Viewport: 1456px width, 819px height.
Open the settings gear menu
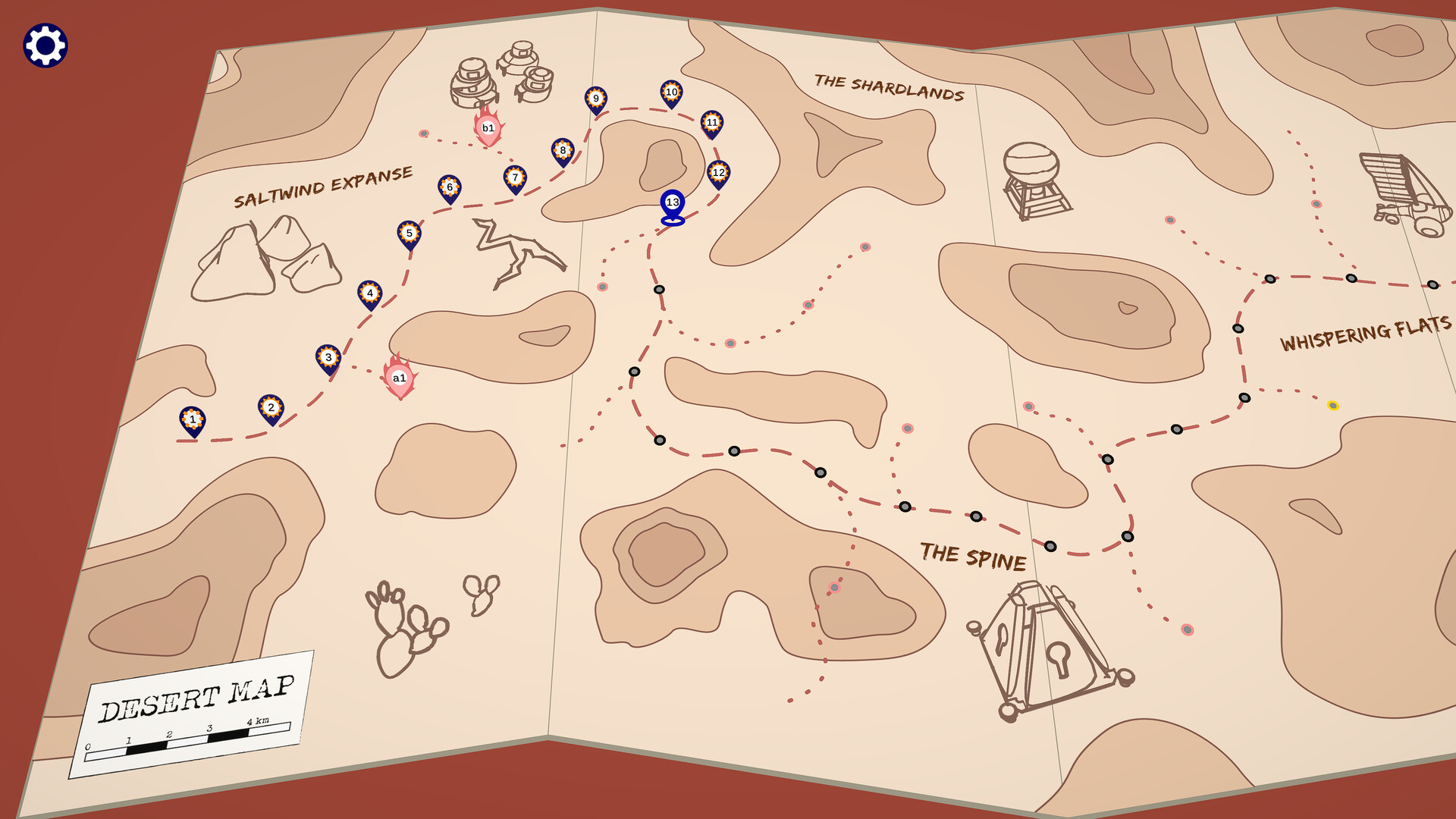45,45
